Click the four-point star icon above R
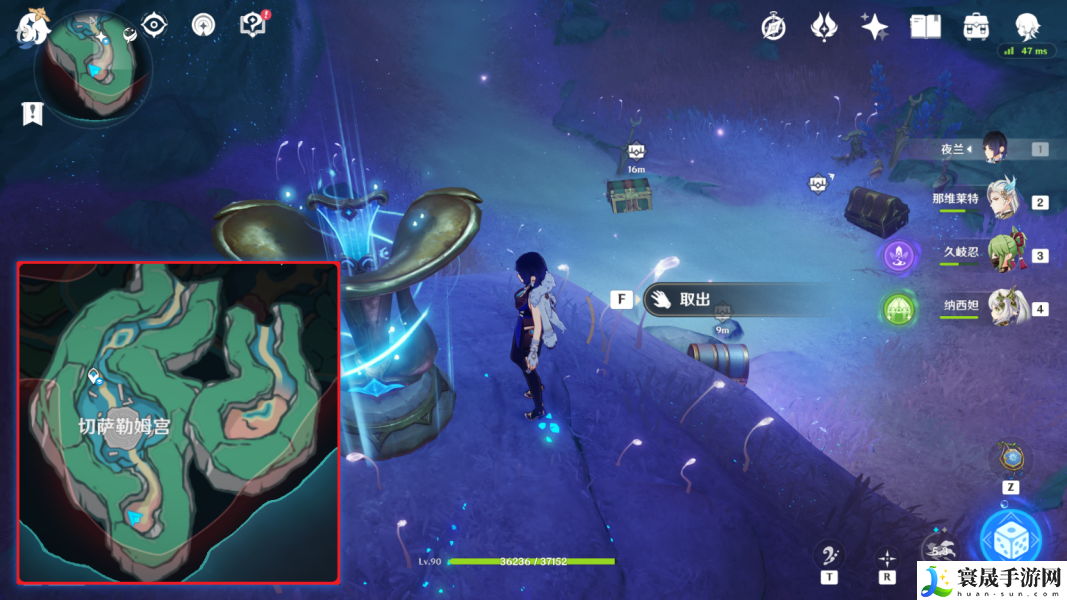The width and height of the screenshot is (1067, 600). (x=887, y=557)
